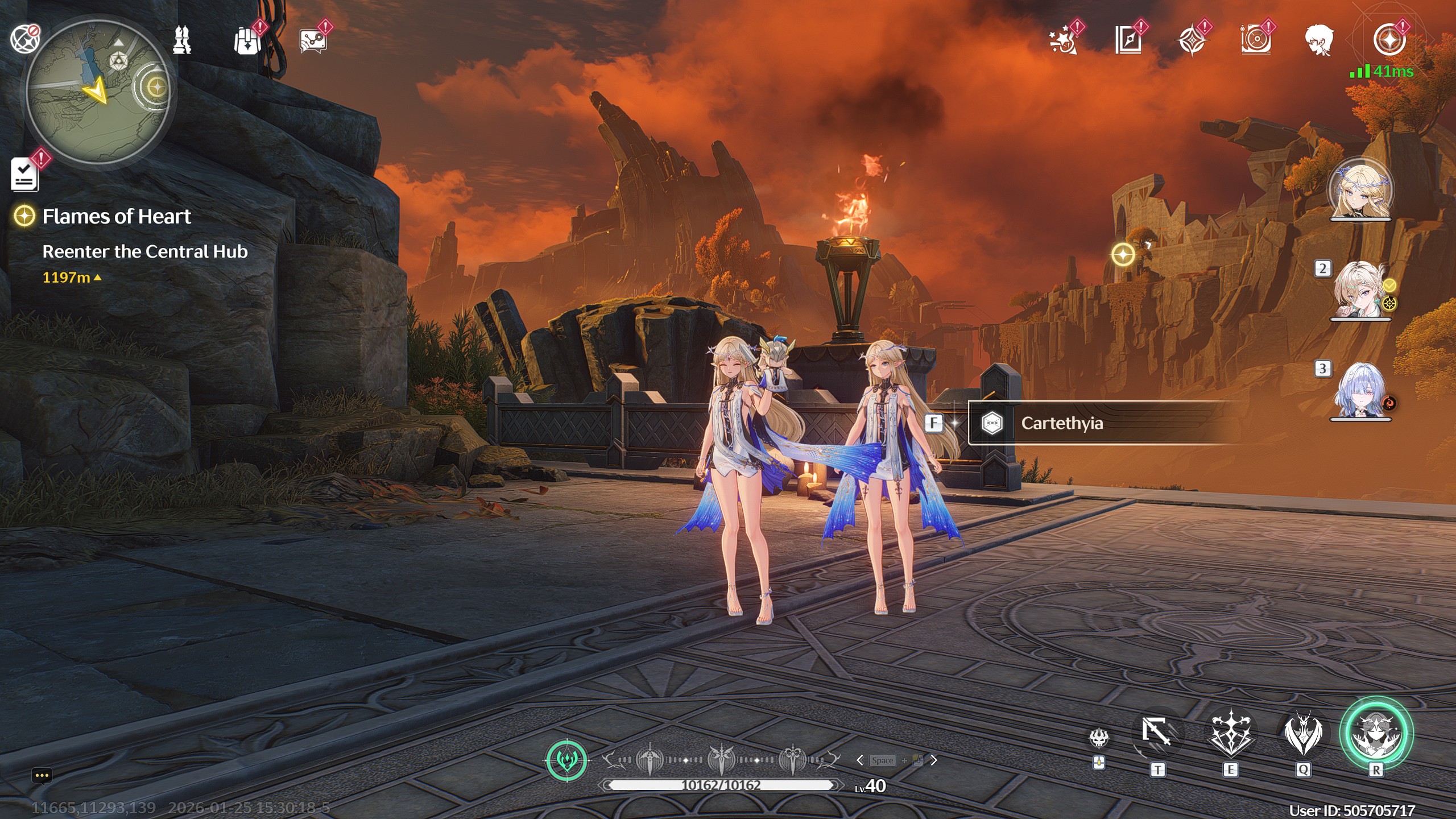Use the resonance skill icon labeled E
Image resolution: width=1456 pixels, height=819 pixels.
(1230, 734)
